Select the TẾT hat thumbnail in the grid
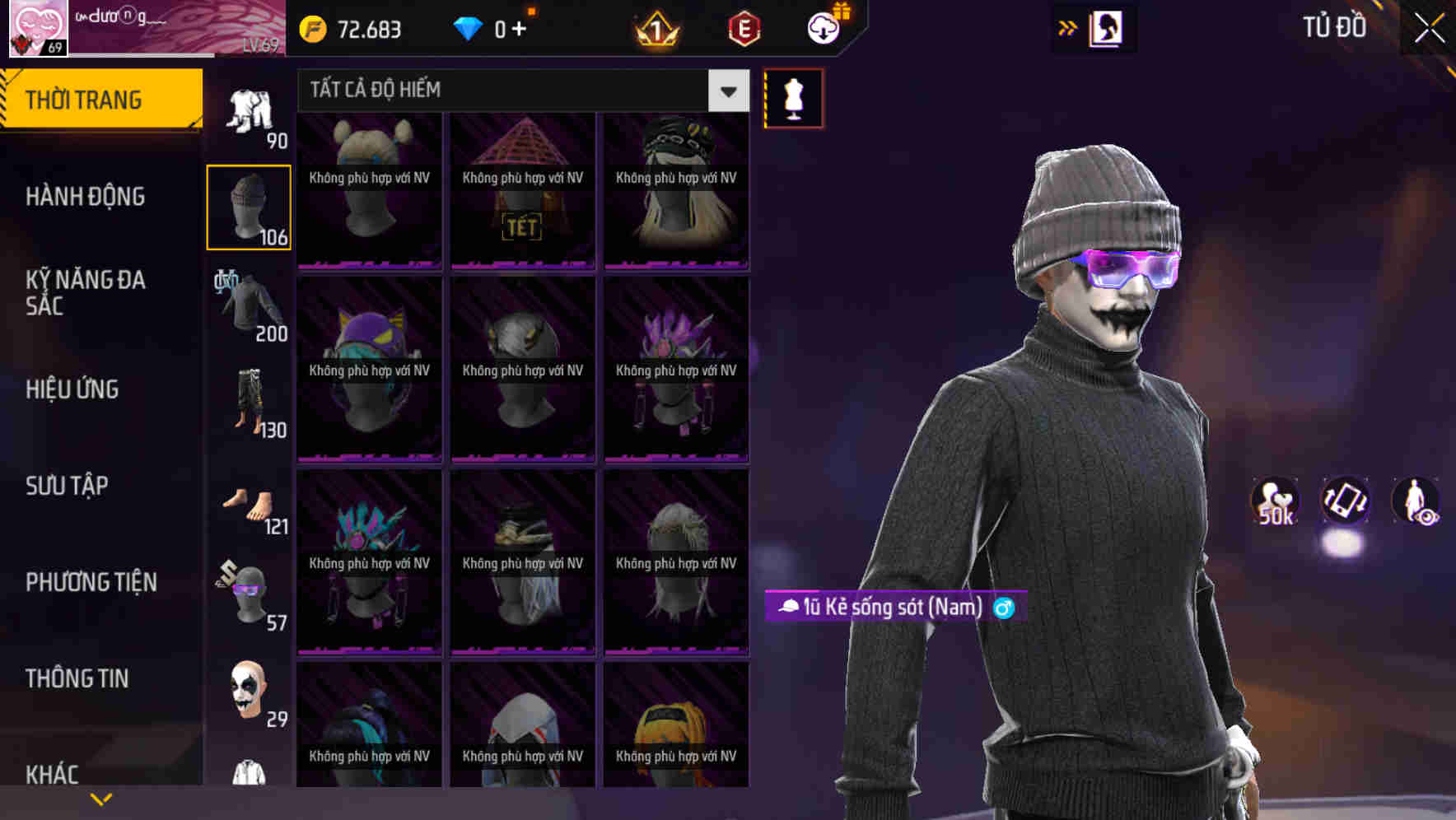1456x820 pixels. point(522,189)
